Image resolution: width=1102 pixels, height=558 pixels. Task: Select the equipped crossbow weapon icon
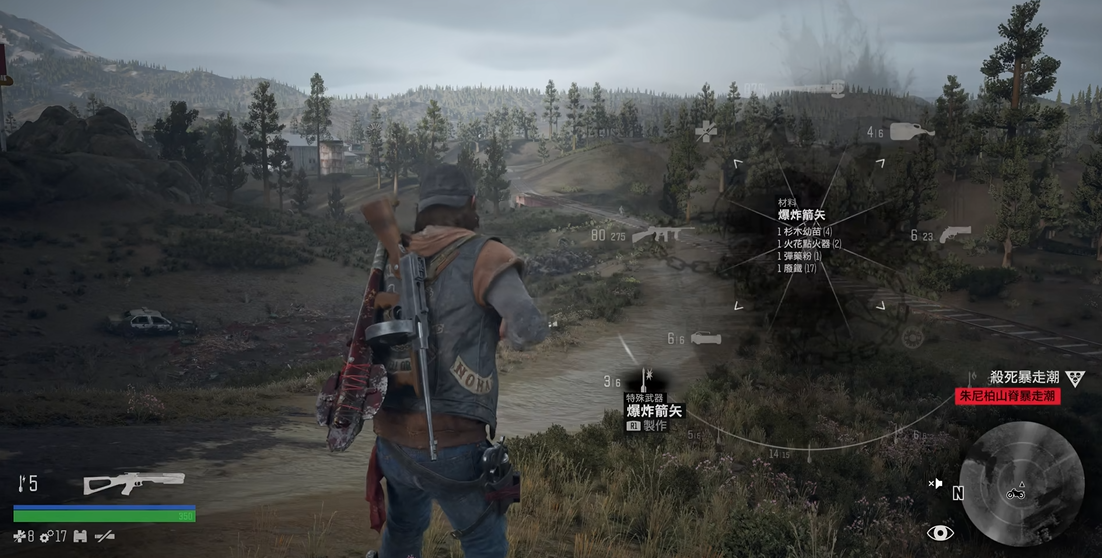[134, 483]
